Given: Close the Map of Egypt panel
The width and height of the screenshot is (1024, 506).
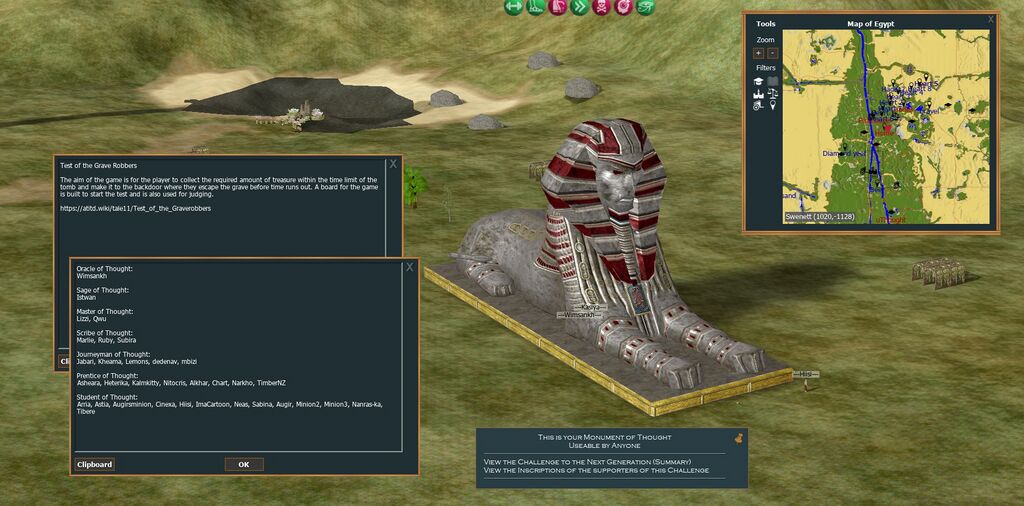Looking at the screenshot, I should 991,19.
